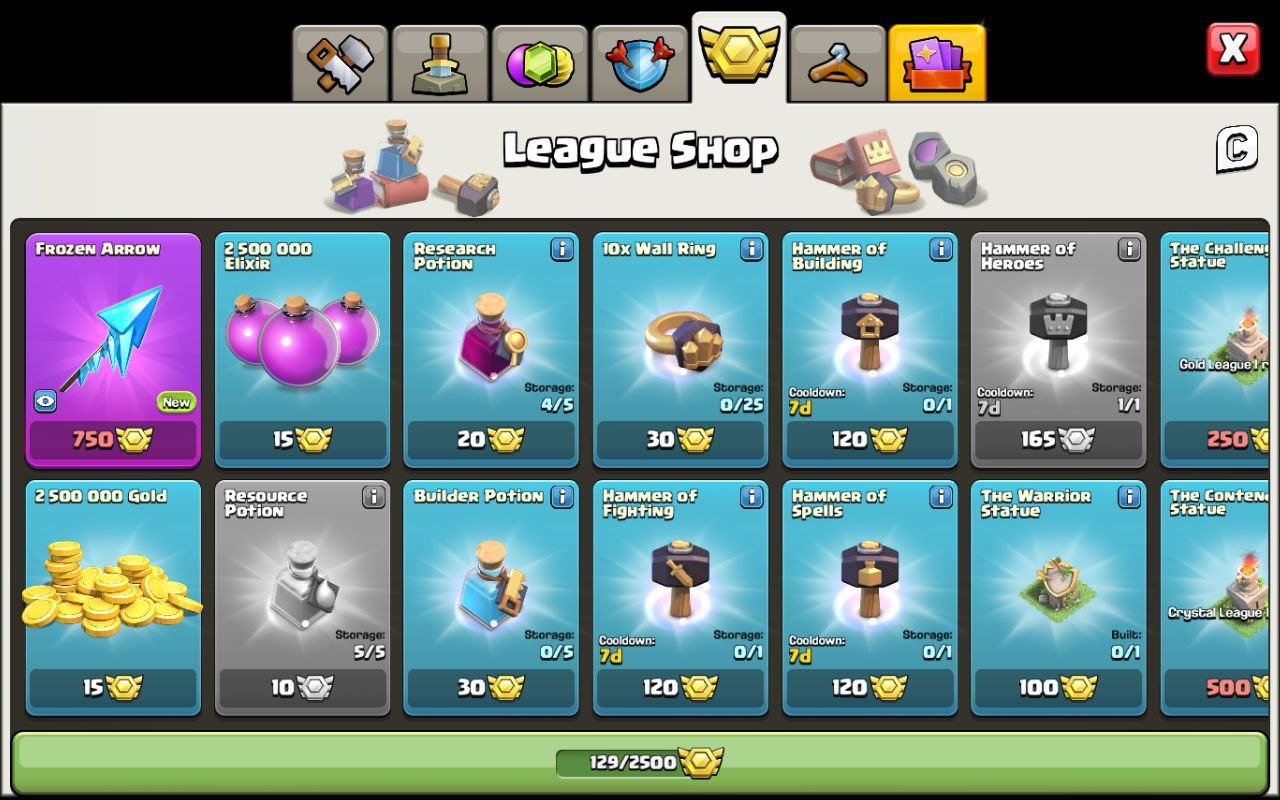Buy 2 500 000 Elixir for 15 medals
The height and width of the screenshot is (800, 1280).
click(302, 440)
